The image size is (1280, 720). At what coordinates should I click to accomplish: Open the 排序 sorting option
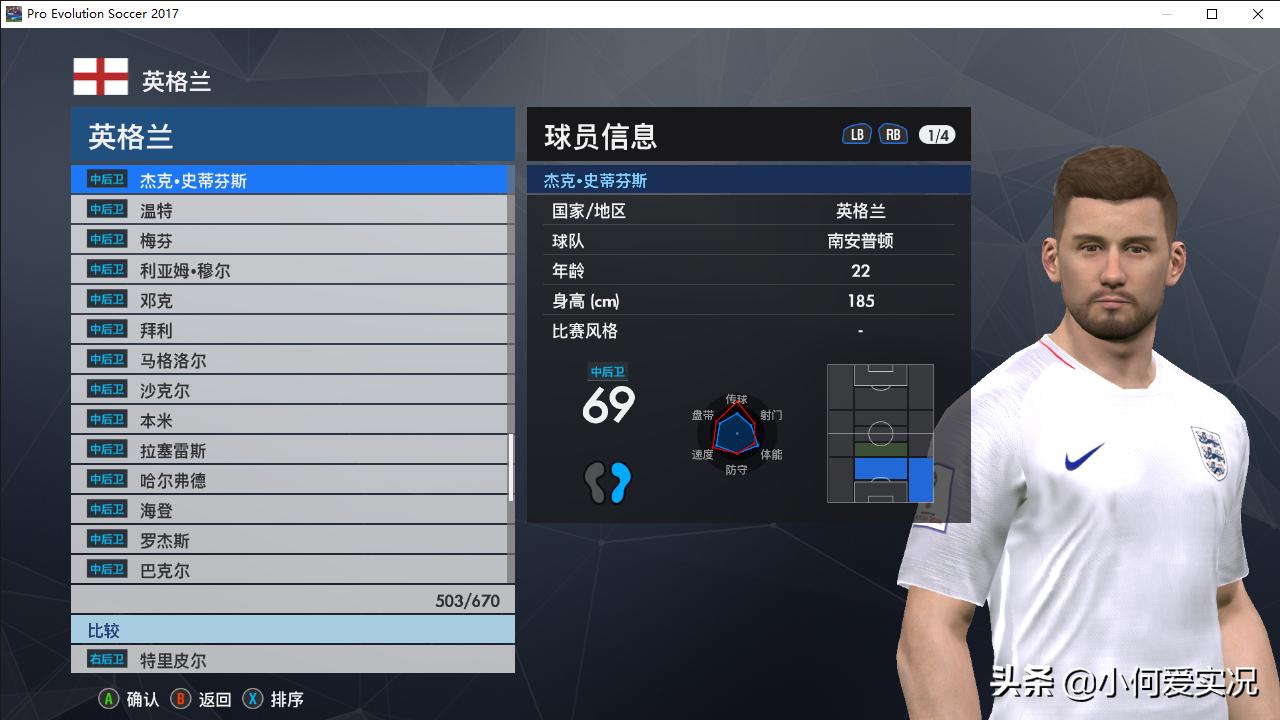click(285, 699)
